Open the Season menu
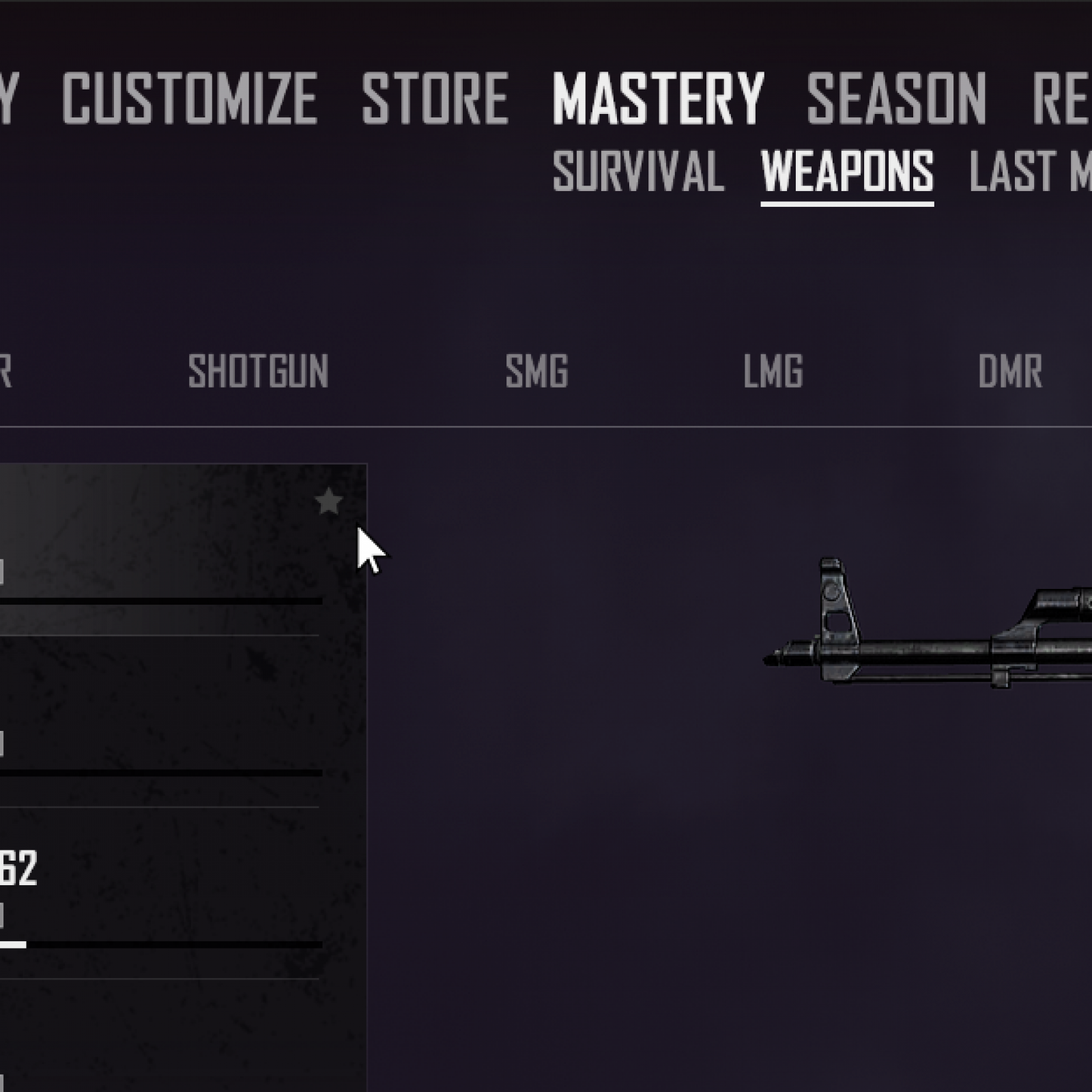The image size is (1092, 1092). click(896, 99)
